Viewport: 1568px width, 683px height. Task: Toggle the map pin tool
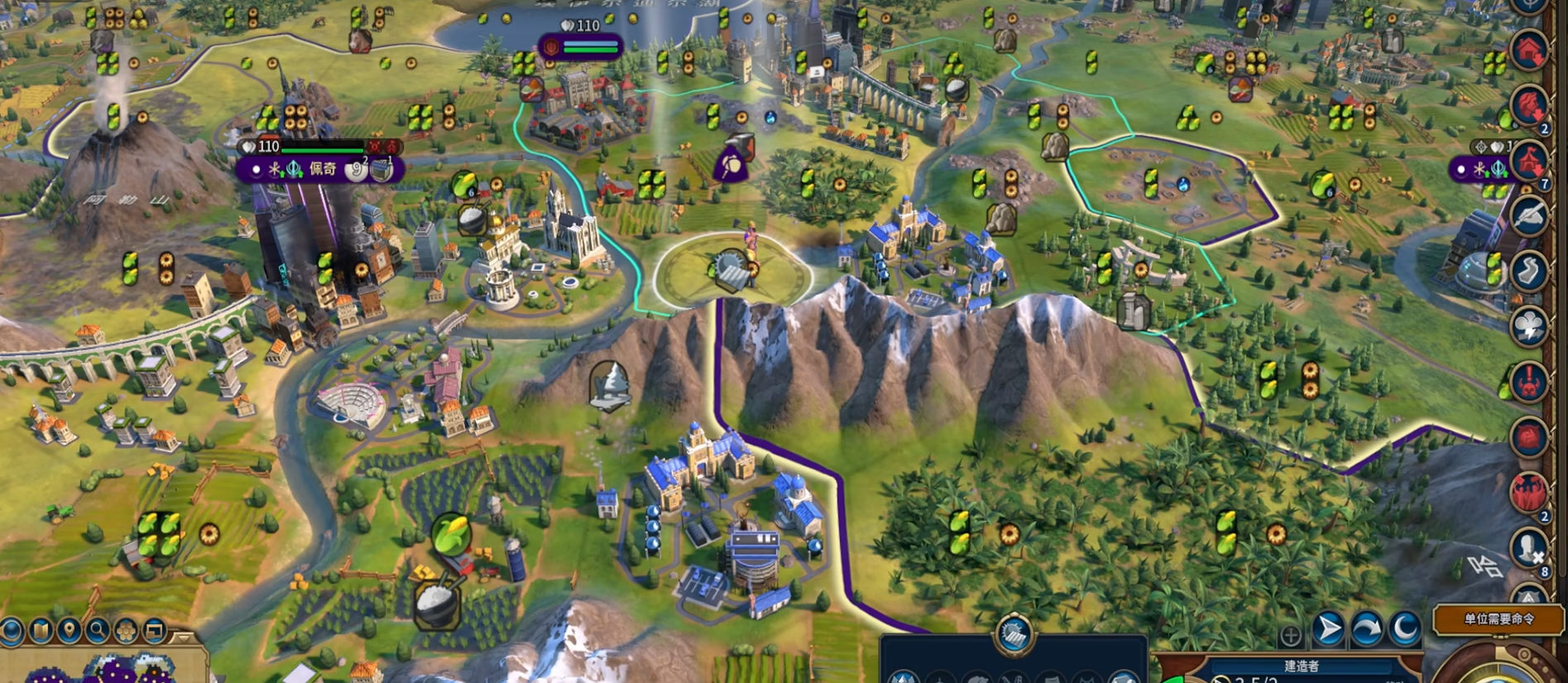pyautogui.click(x=70, y=632)
